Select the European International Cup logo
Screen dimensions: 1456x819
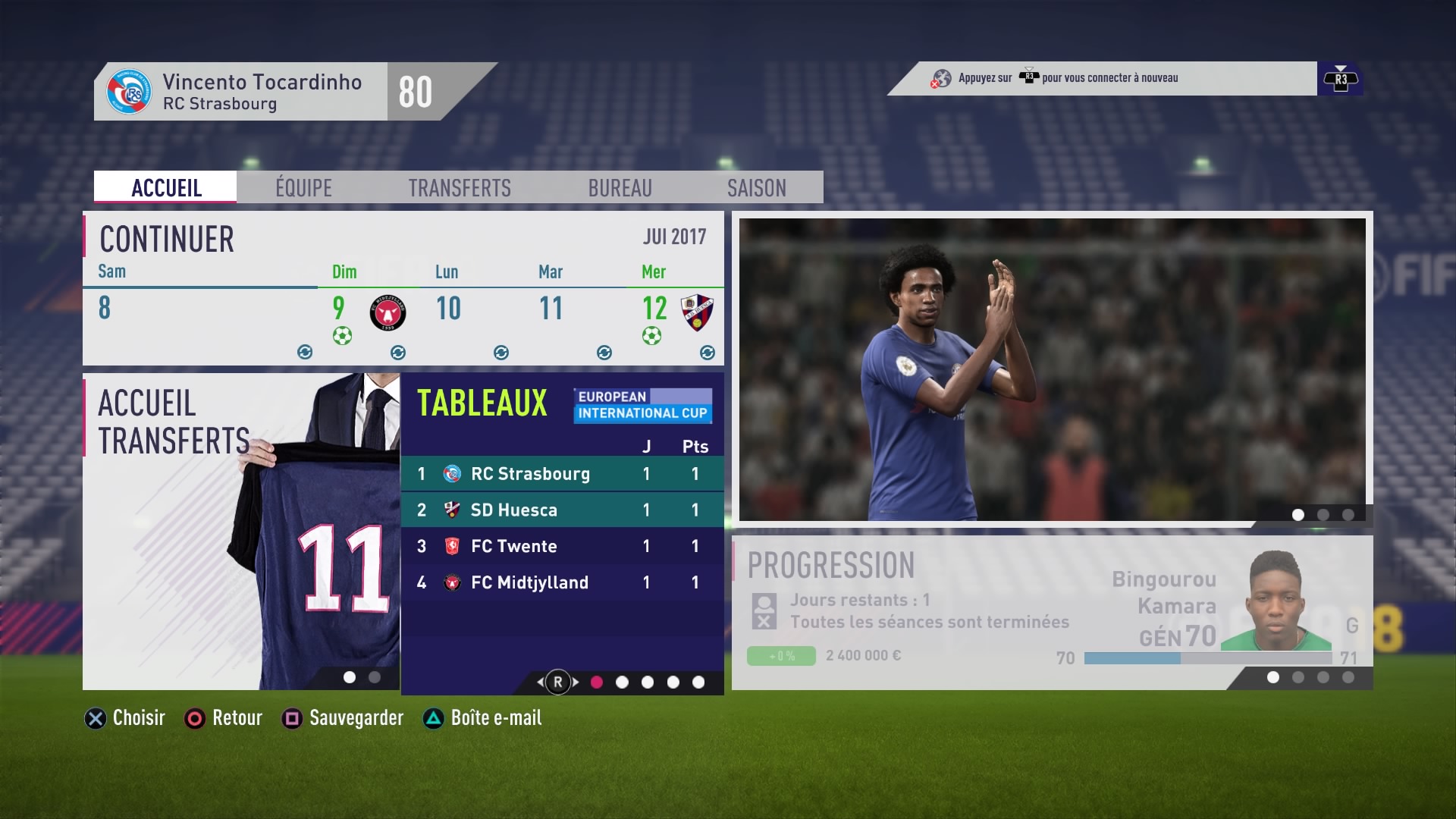[x=643, y=405]
